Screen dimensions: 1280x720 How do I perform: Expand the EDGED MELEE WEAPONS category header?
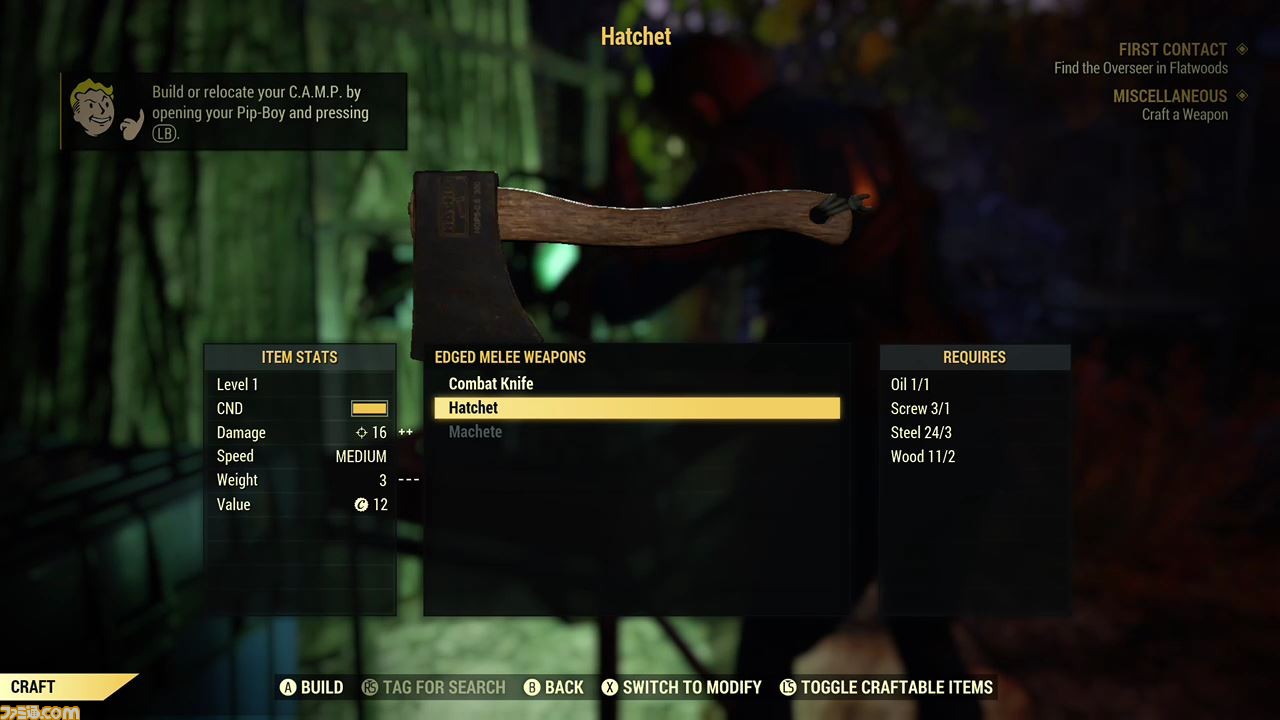click(x=510, y=357)
